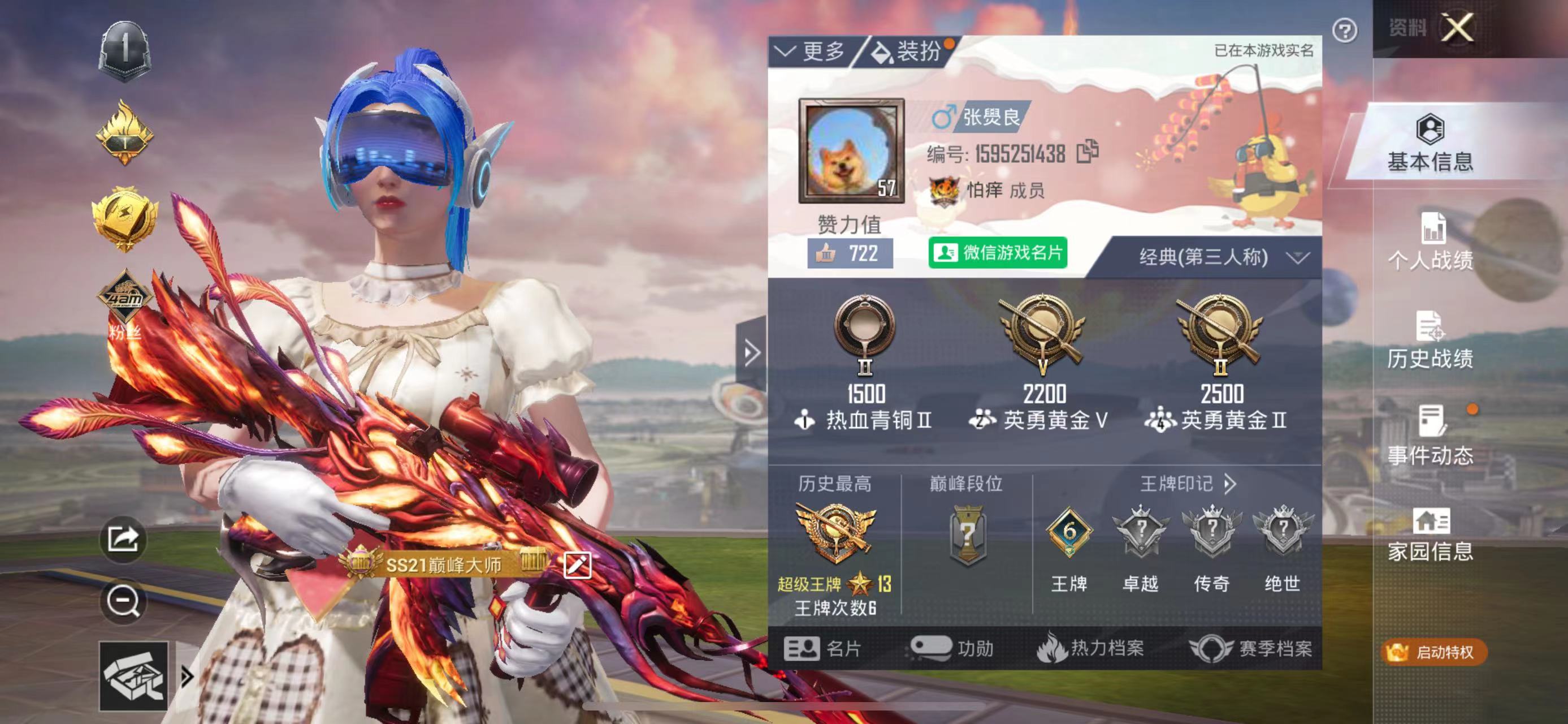View the 家园信息 tab

tap(1430, 534)
